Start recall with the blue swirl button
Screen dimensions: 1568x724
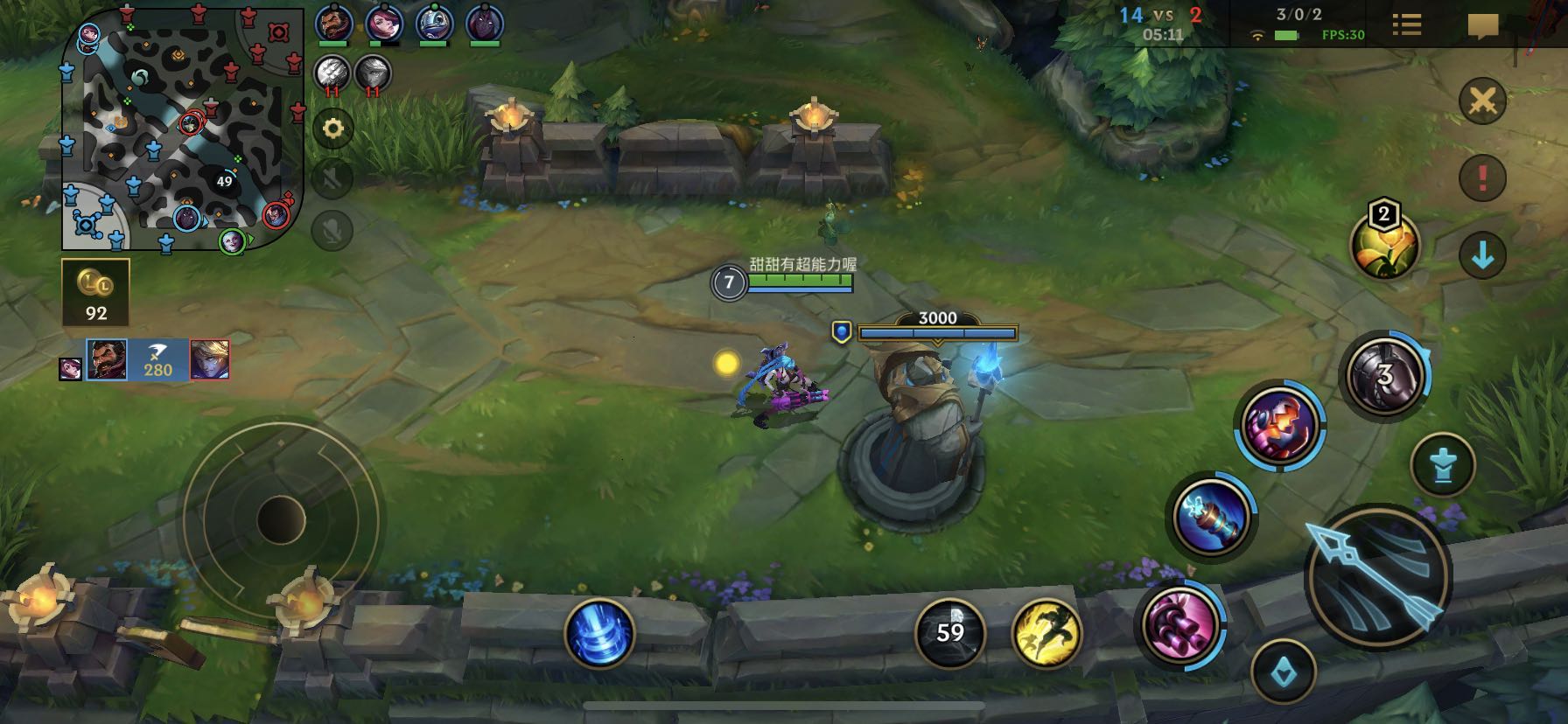[599, 633]
